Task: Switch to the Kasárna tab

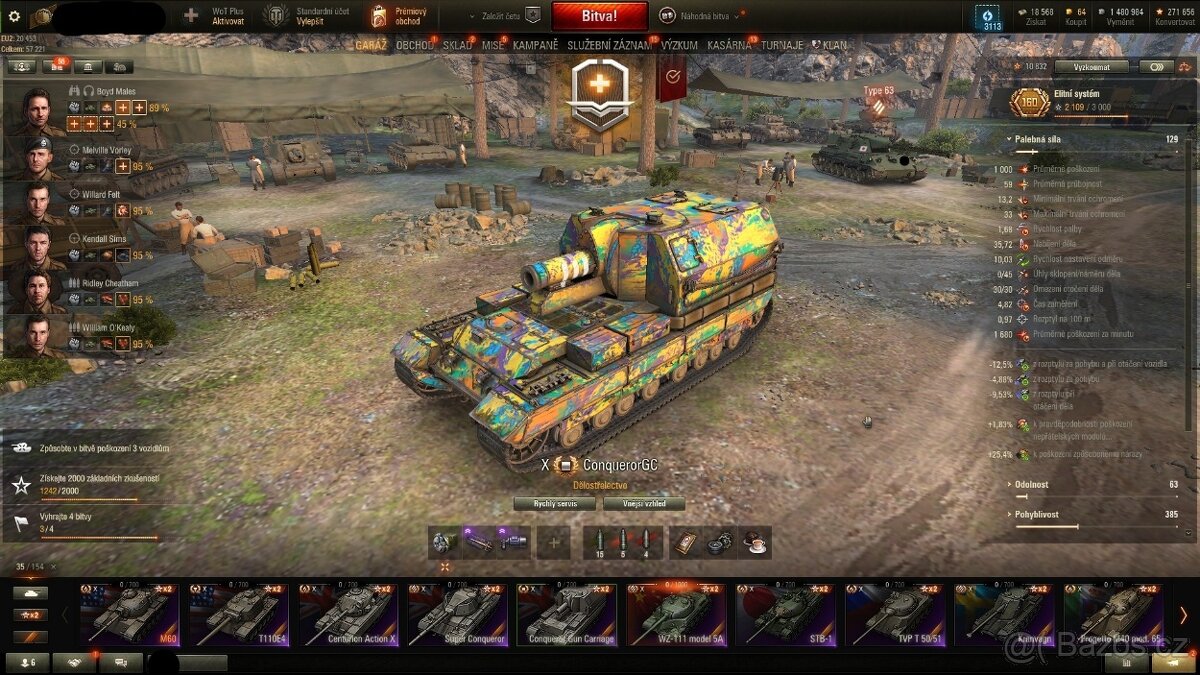Action: 729,45
